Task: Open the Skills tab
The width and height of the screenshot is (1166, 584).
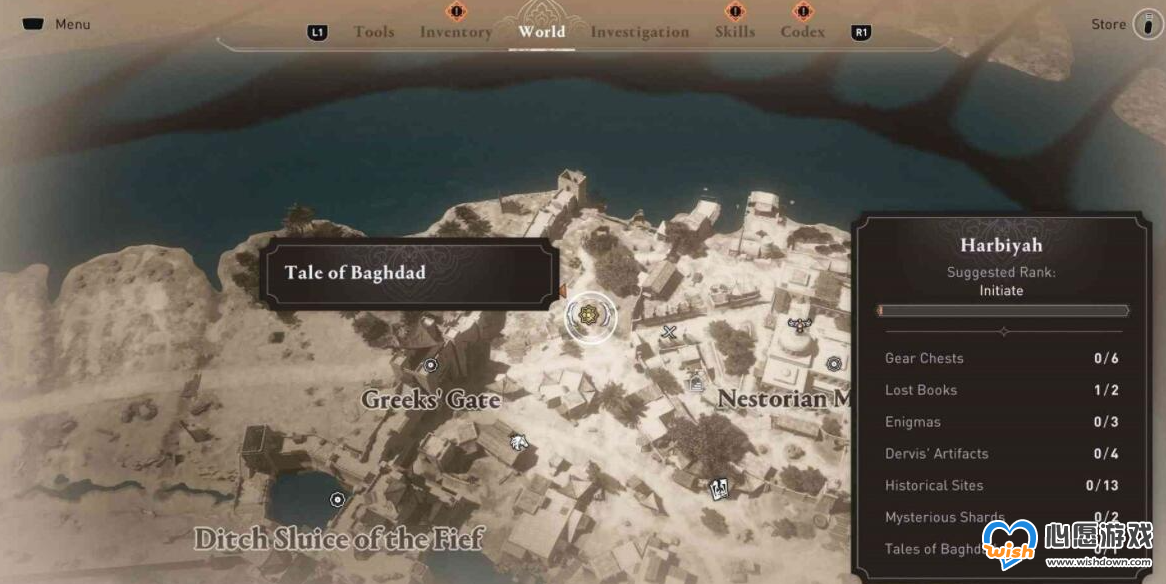Action: pos(735,32)
